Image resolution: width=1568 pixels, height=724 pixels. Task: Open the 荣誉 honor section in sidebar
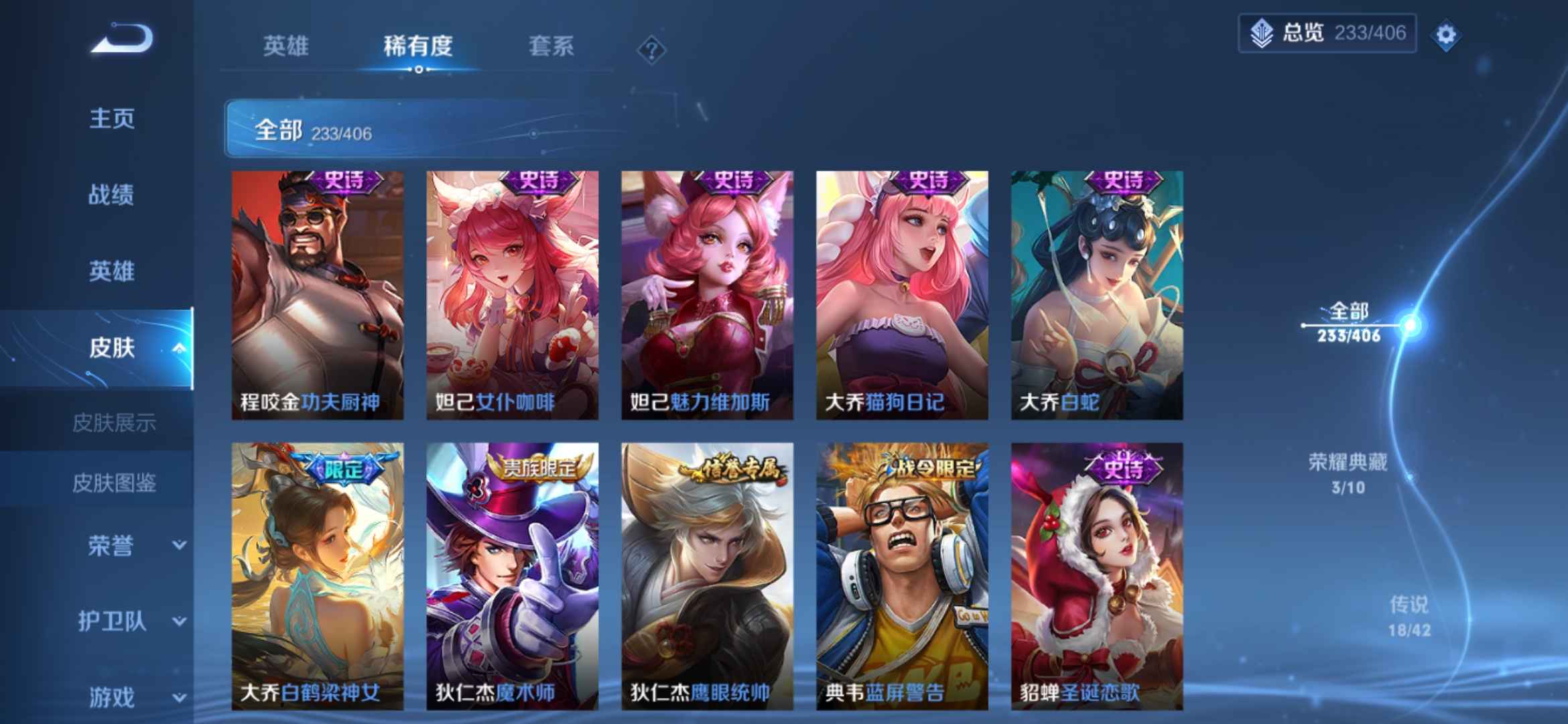pyautogui.click(x=111, y=546)
